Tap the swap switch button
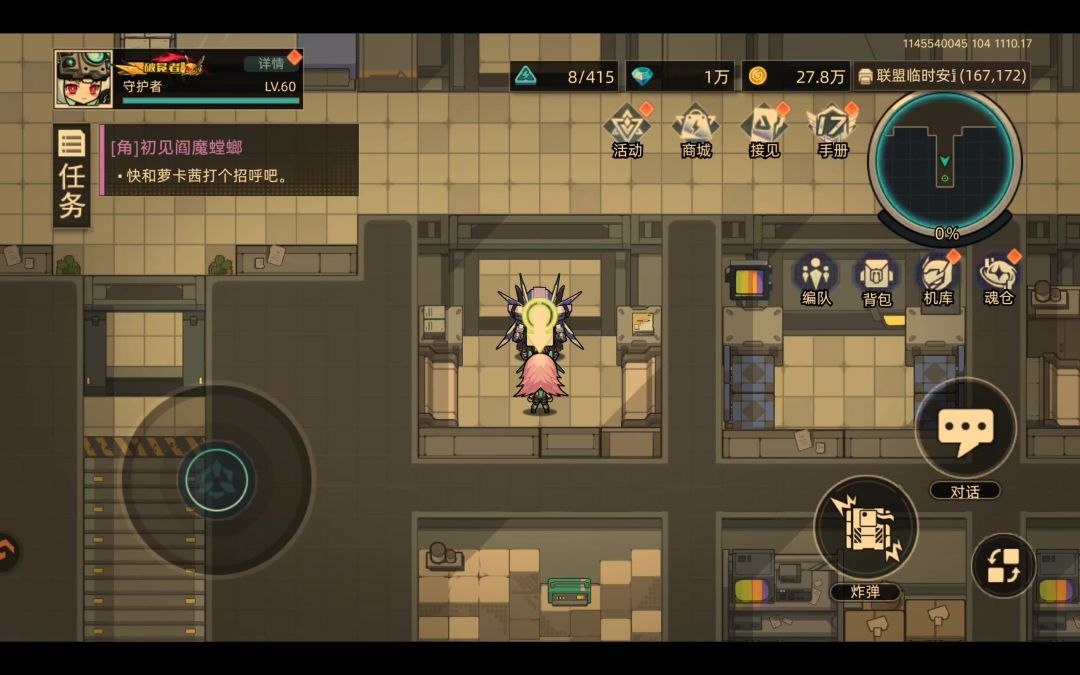This screenshot has width=1080, height=675. tap(1003, 565)
